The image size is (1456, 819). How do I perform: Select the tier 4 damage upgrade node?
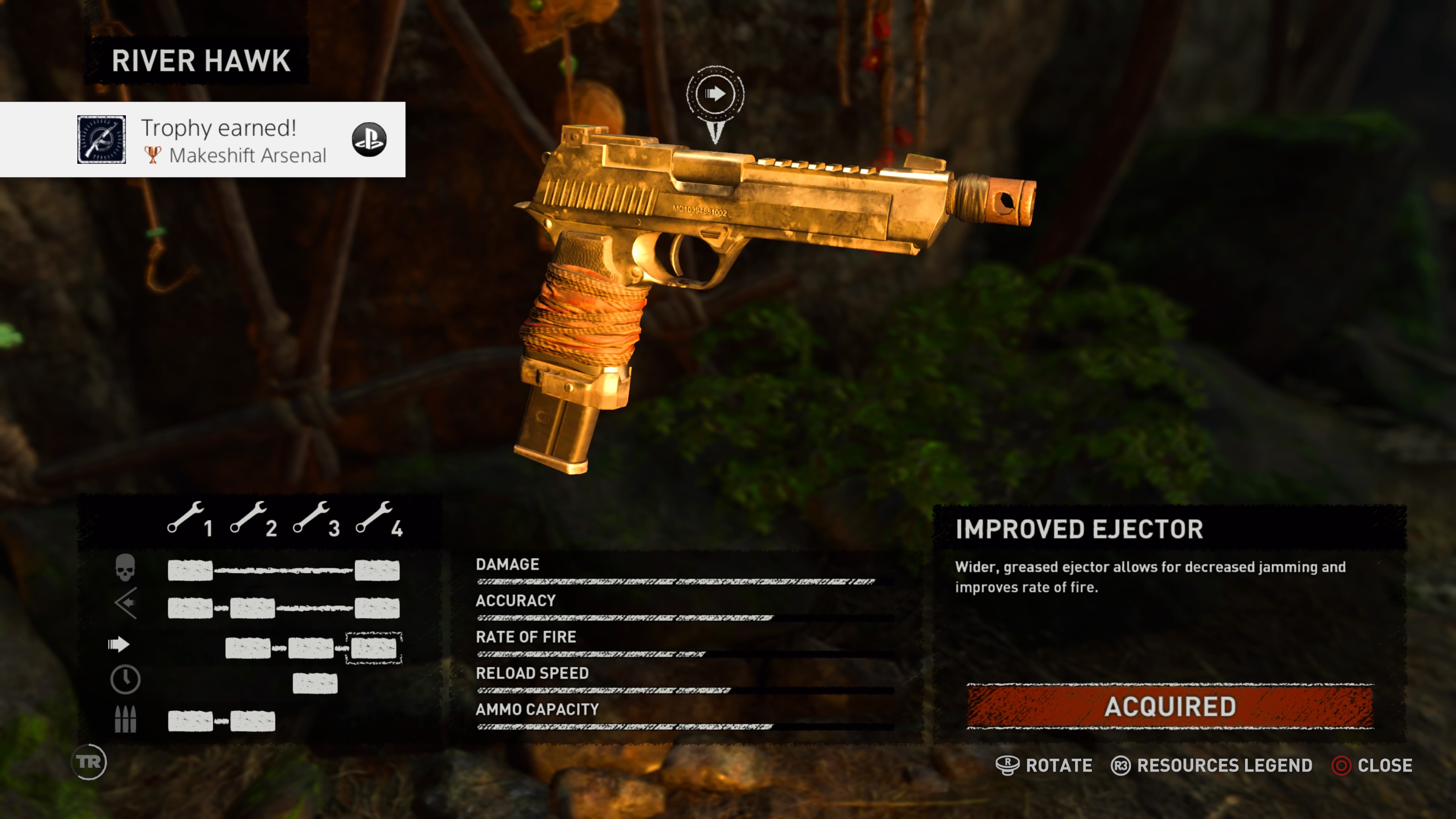(x=377, y=570)
